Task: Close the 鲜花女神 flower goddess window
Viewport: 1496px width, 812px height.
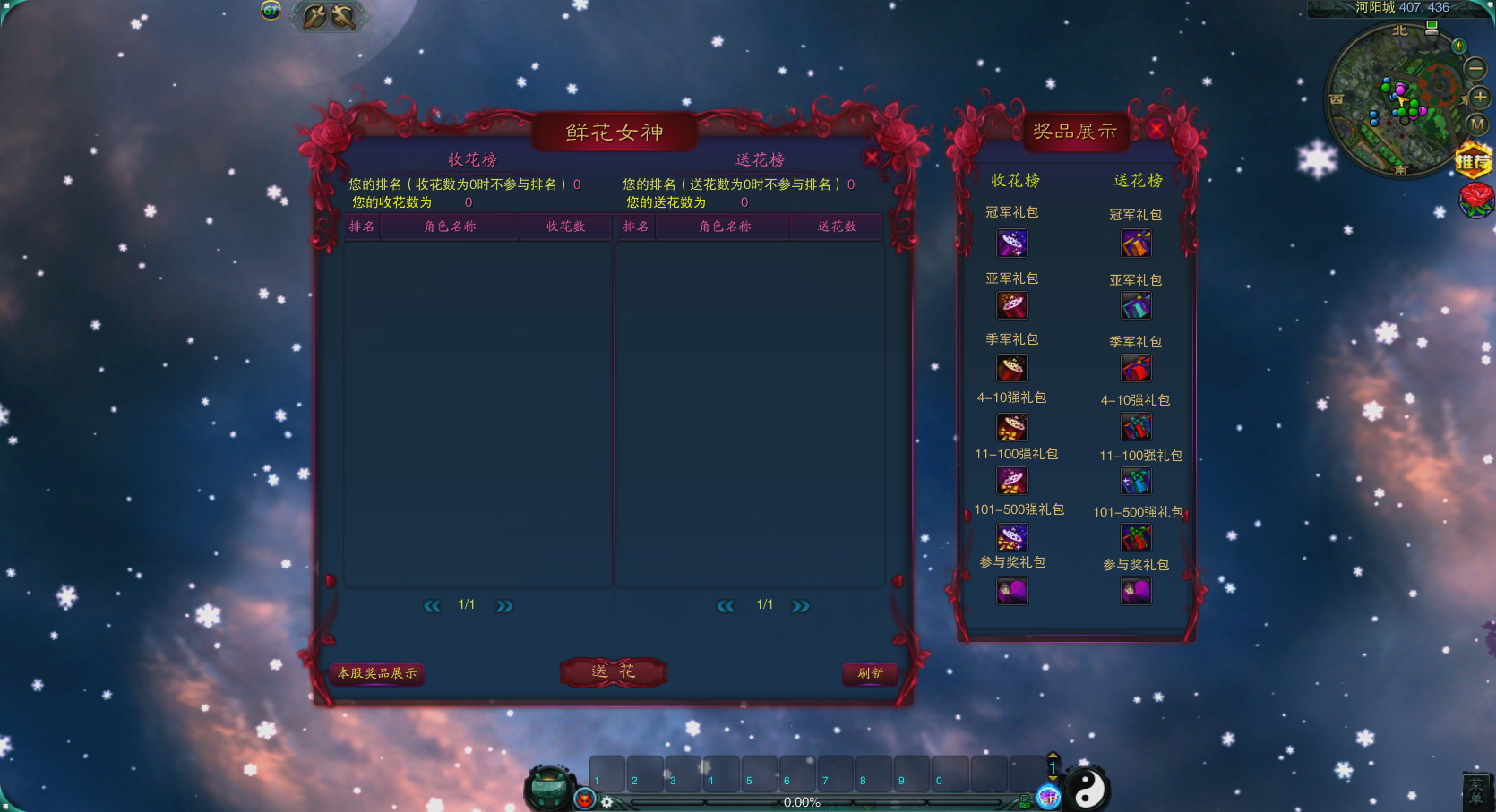Action: [x=872, y=158]
